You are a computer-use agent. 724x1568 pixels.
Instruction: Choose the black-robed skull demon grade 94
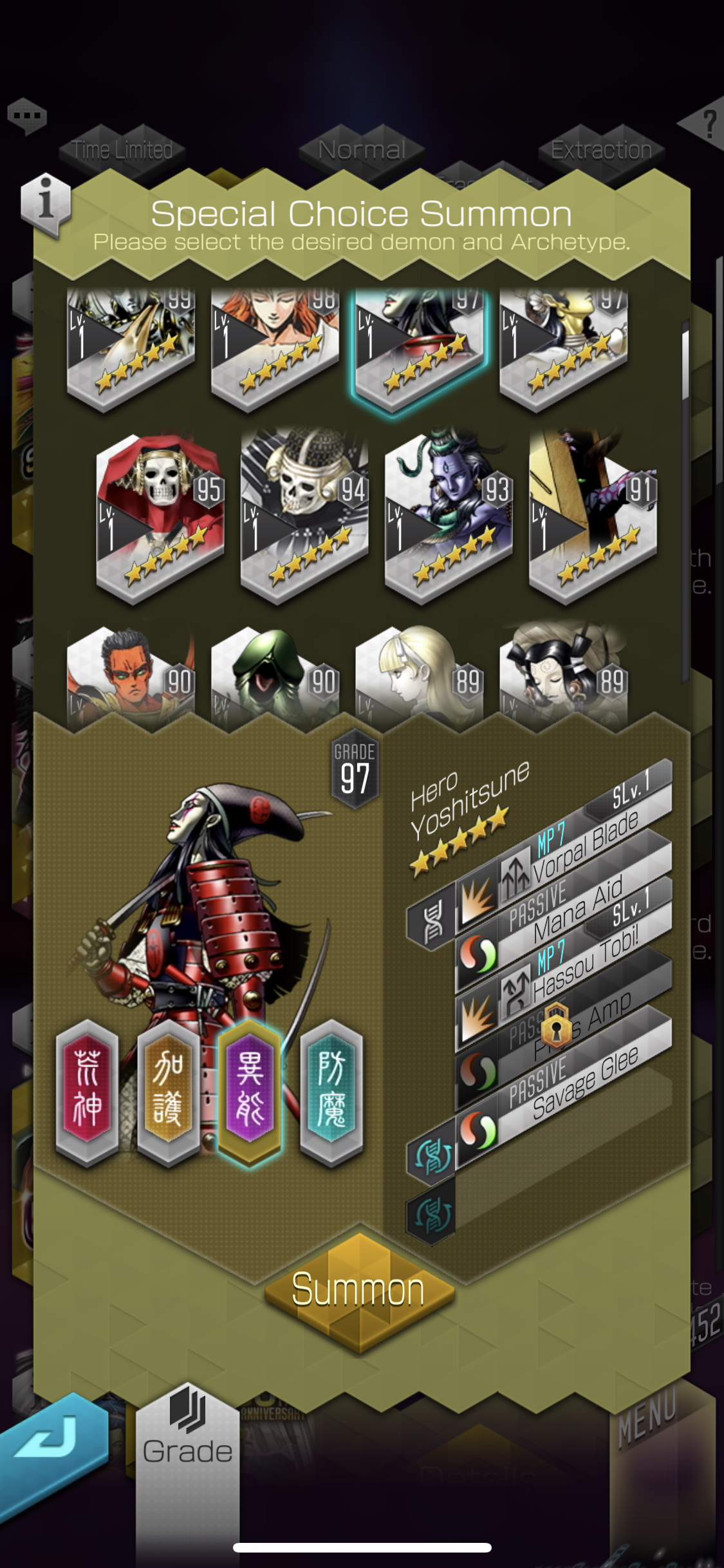click(x=304, y=516)
